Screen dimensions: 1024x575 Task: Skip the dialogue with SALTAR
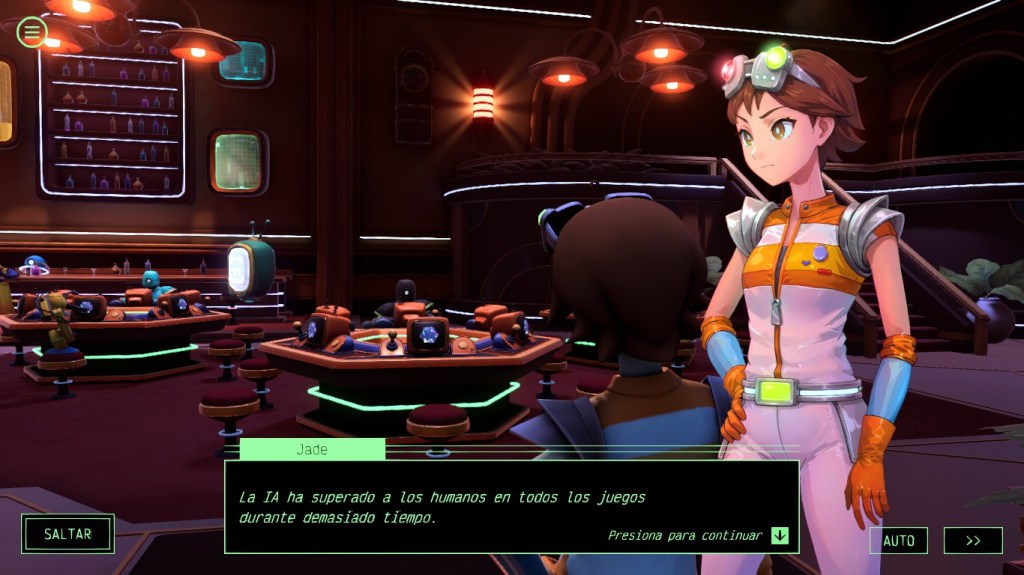[68, 534]
